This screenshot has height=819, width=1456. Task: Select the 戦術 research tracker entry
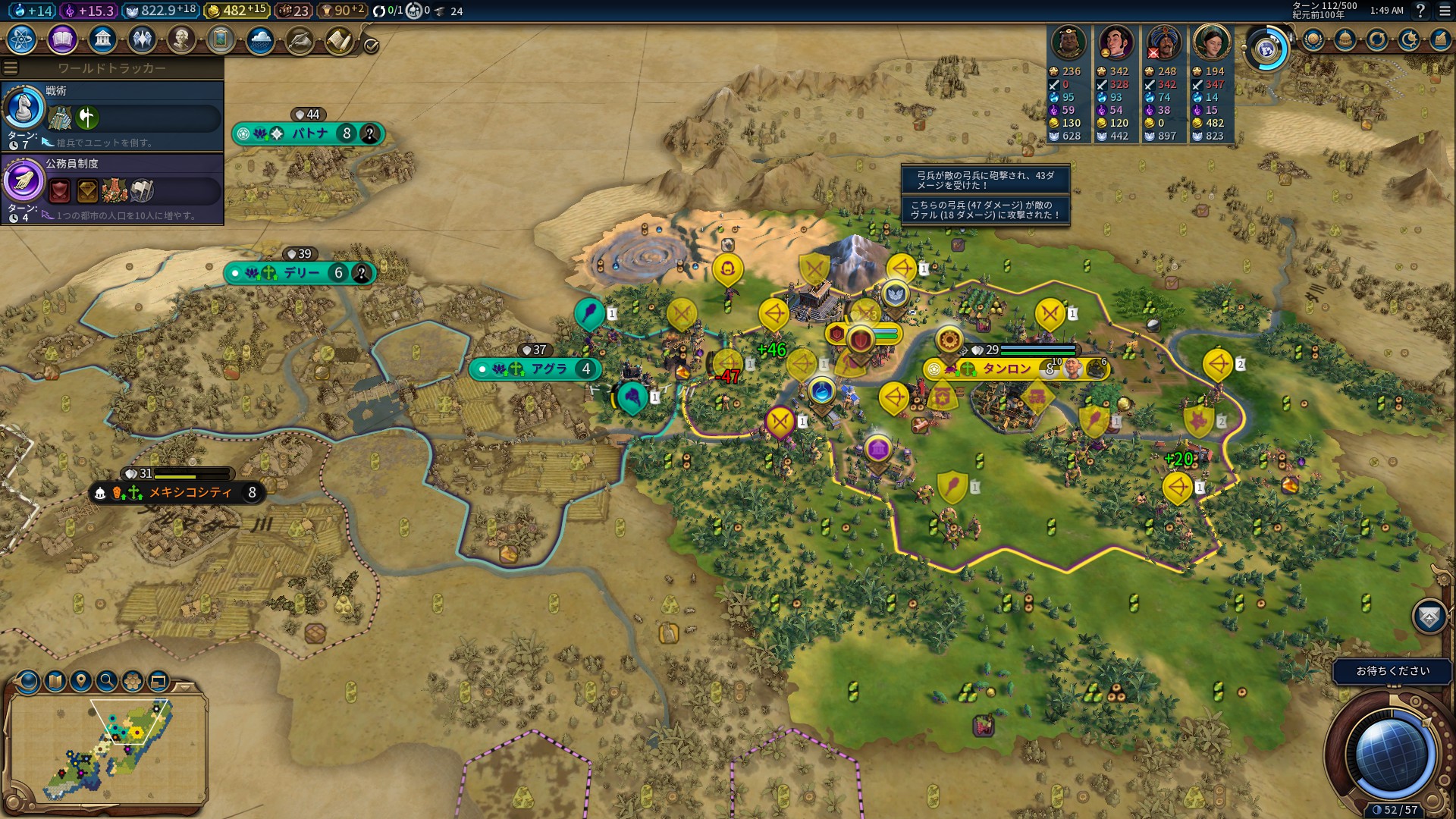[x=112, y=115]
